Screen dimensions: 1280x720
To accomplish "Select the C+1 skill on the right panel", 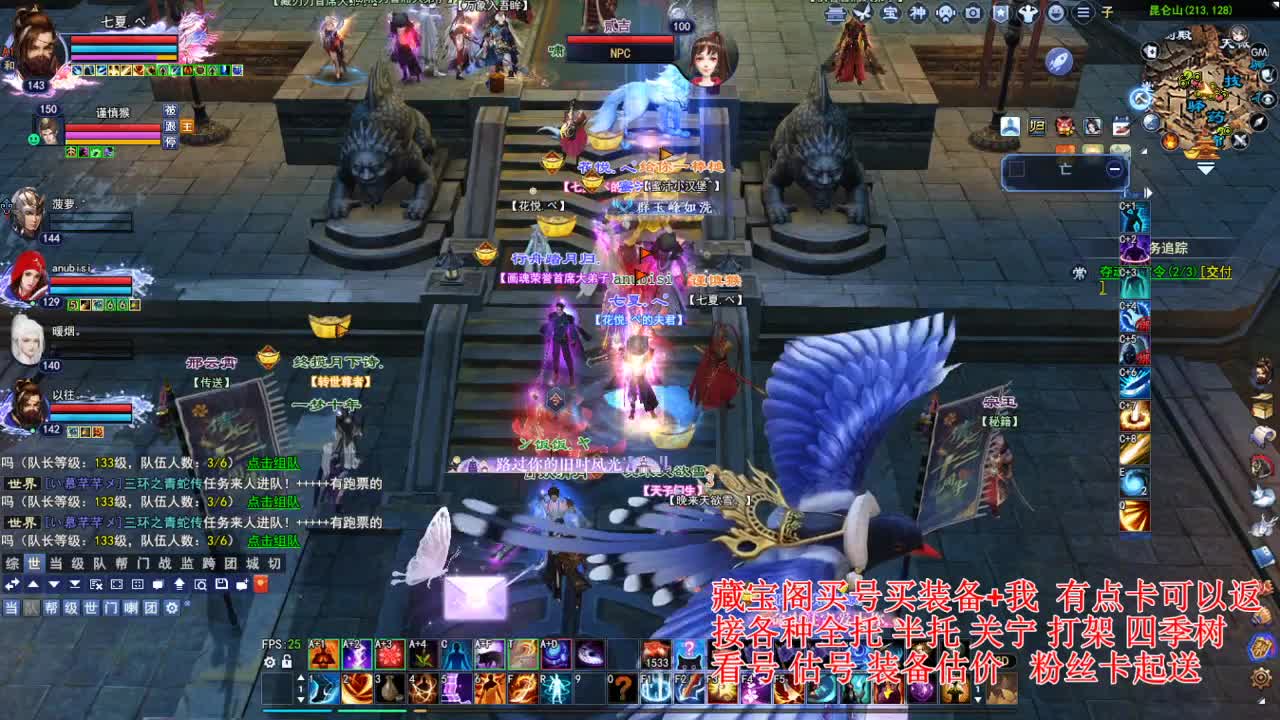I will click(x=1135, y=219).
